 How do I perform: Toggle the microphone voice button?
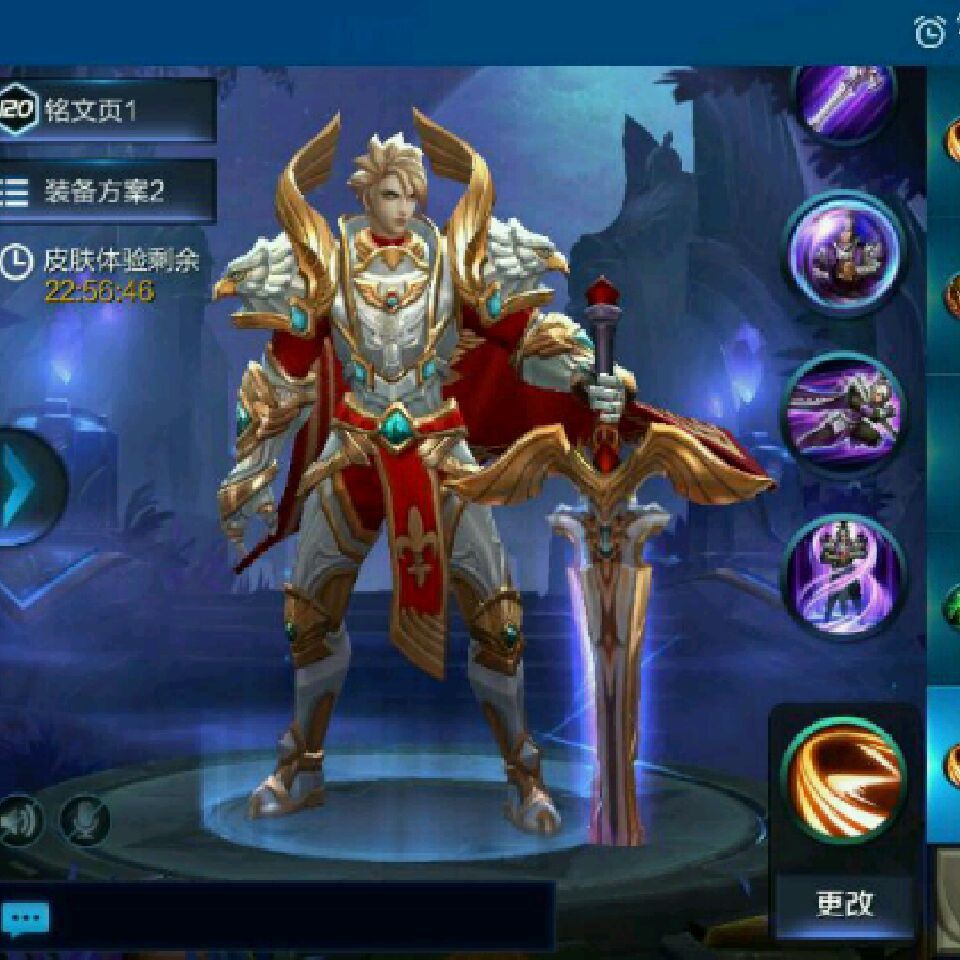tap(84, 820)
